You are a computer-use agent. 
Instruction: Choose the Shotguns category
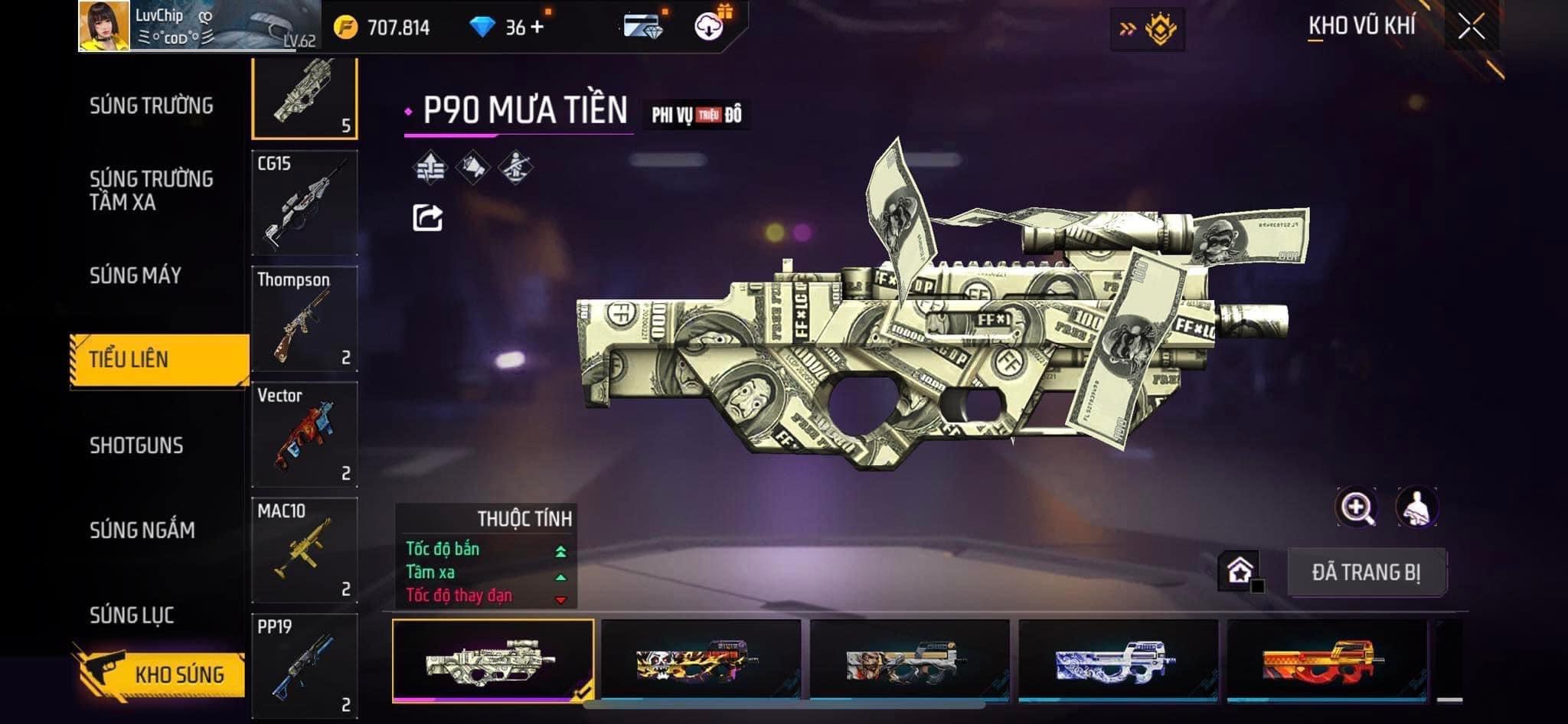(136, 445)
